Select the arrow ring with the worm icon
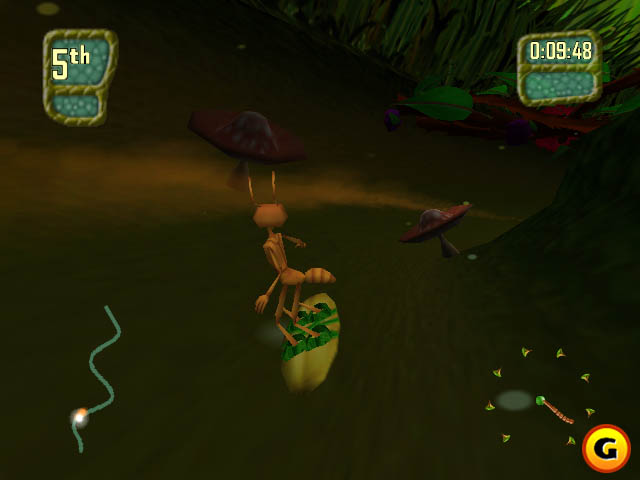The width and height of the screenshot is (640, 480). 541,396
